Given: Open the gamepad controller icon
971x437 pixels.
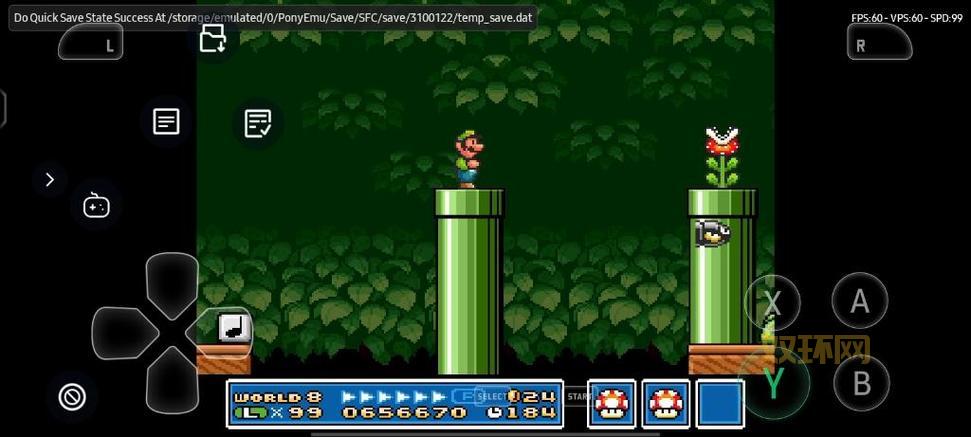Looking at the screenshot, I should tap(96, 206).
